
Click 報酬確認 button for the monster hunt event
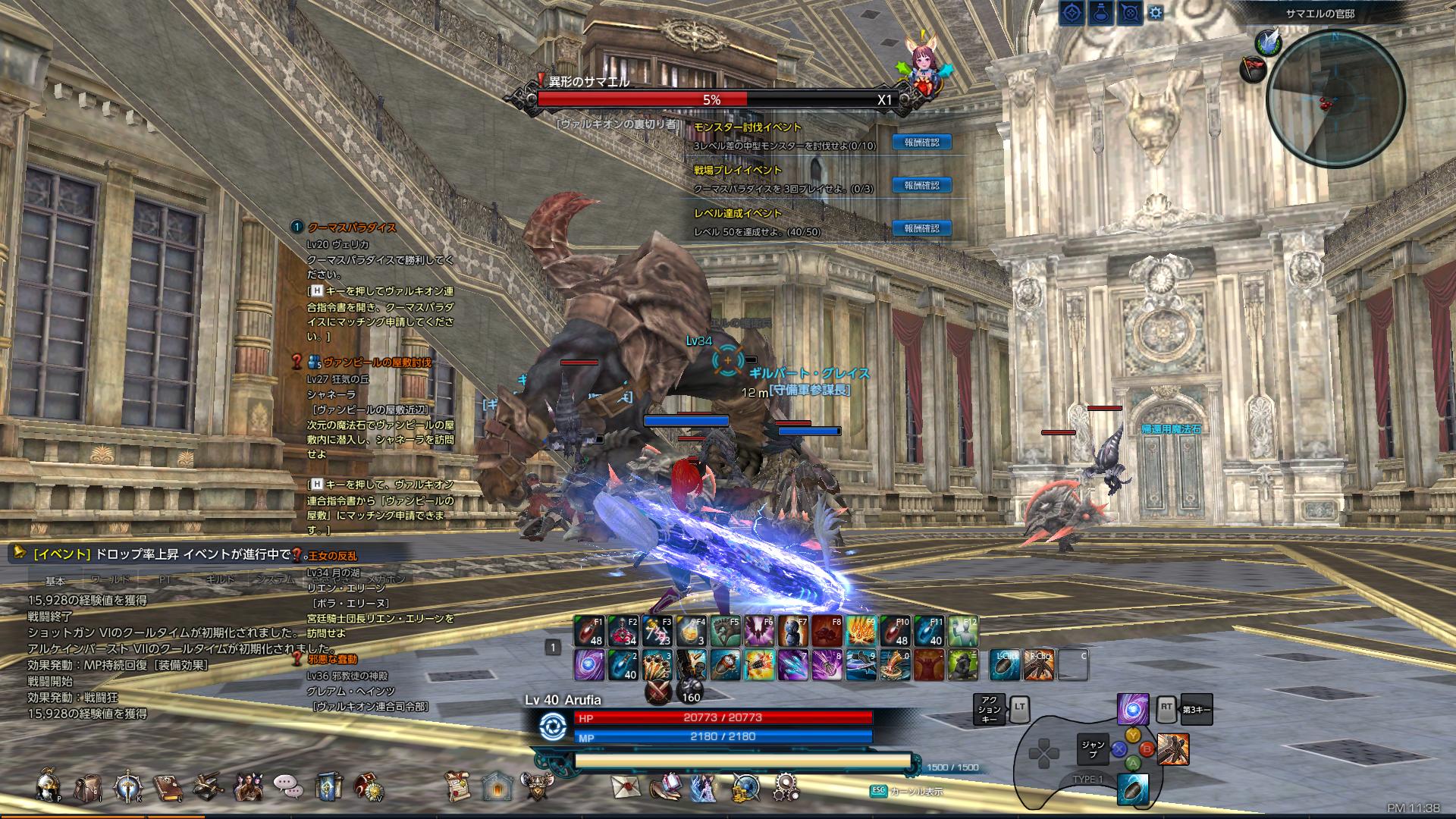[921, 141]
